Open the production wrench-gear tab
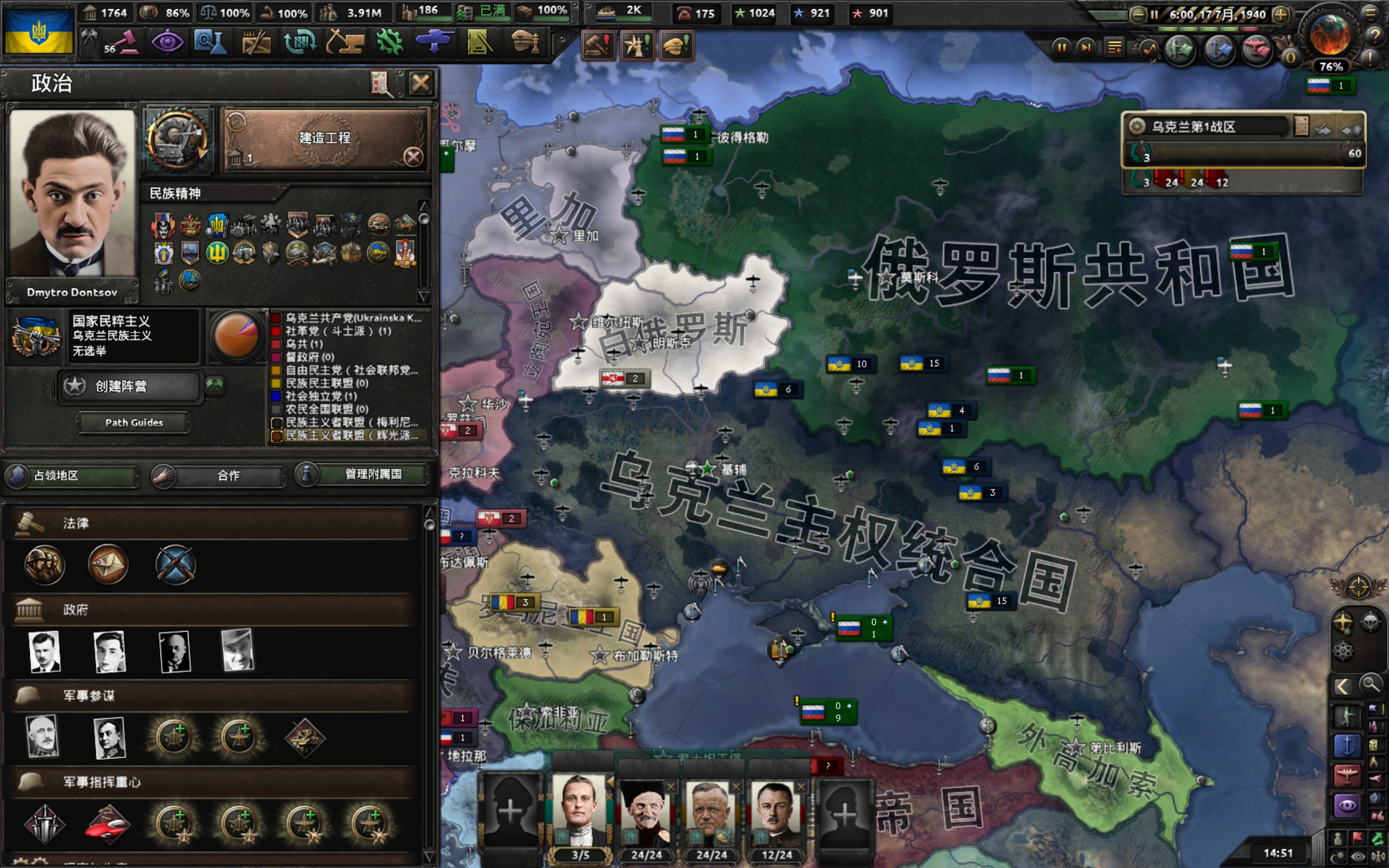 [x=390, y=42]
